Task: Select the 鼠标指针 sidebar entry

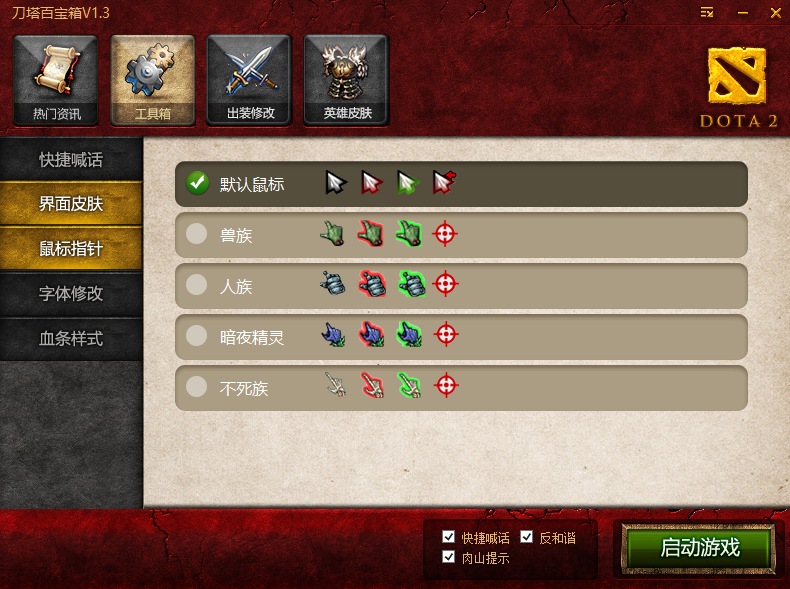Action: pyautogui.click(x=71, y=249)
